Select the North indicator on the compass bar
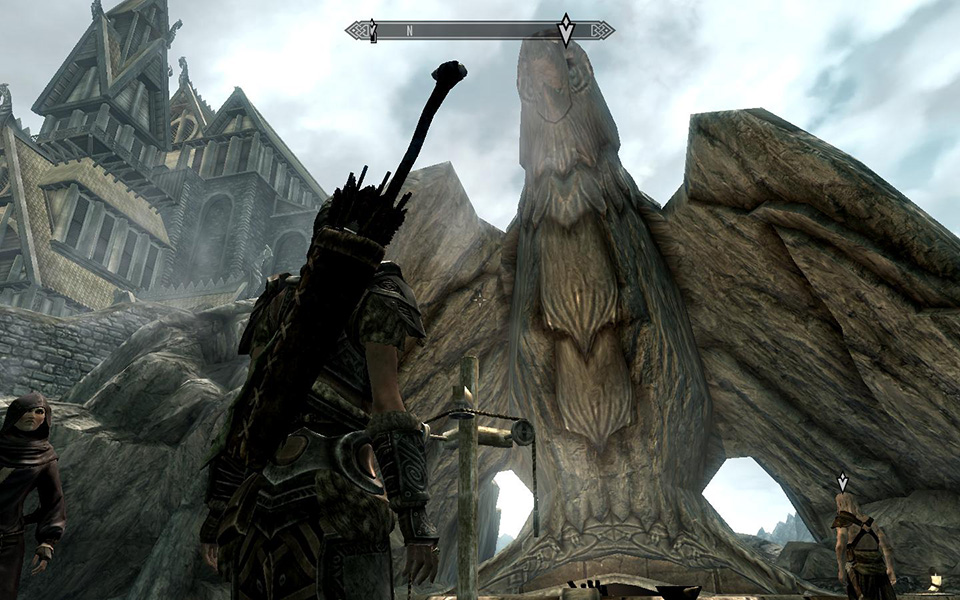This screenshot has width=960, height=600. (409, 31)
